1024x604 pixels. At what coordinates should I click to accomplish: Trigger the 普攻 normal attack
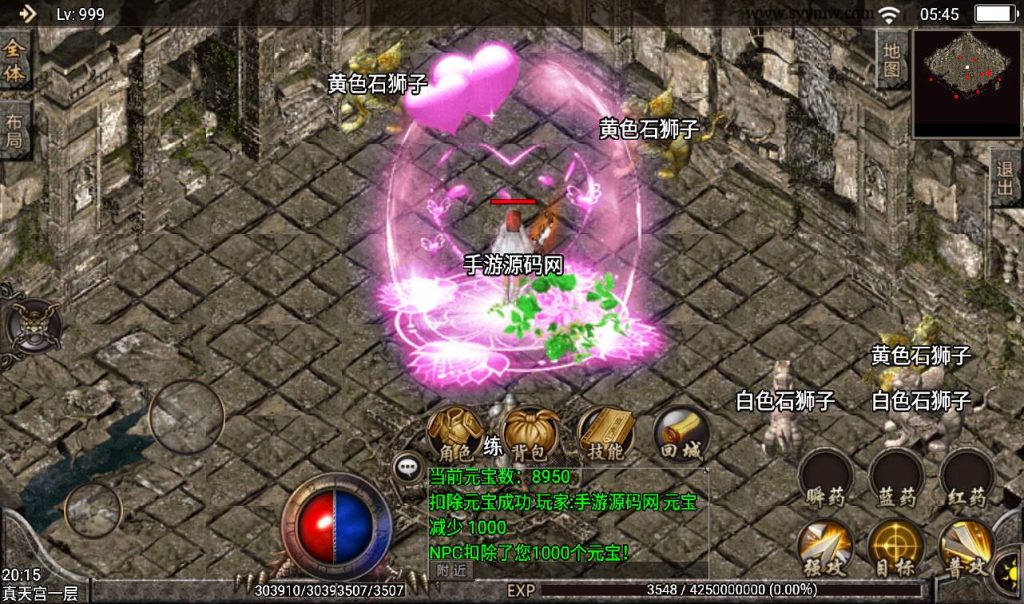[x=966, y=548]
